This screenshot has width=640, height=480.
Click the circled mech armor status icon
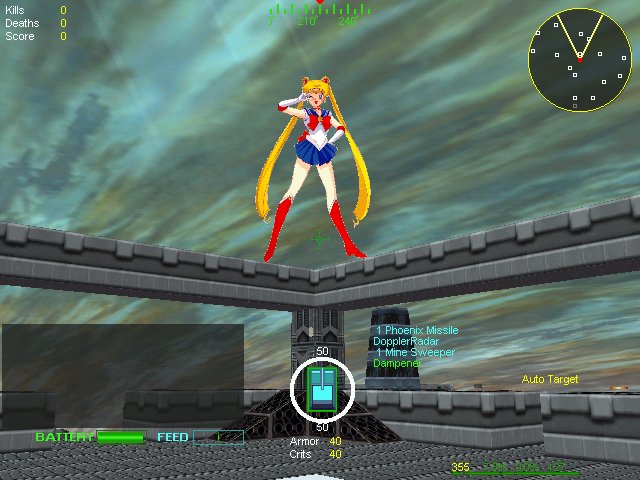click(x=322, y=389)
